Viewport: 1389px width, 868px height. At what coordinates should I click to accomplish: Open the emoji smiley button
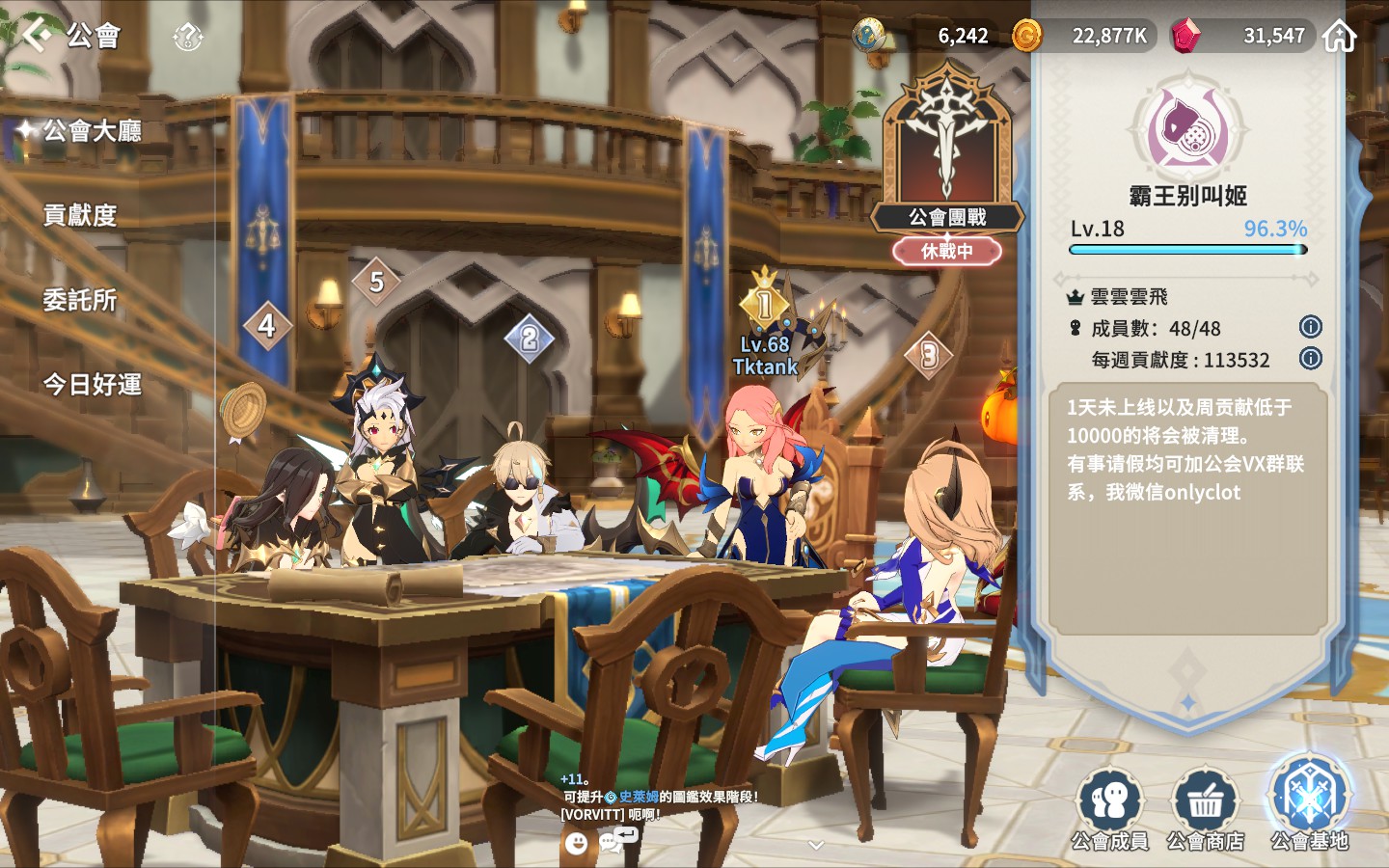pyautogui.click(x=576, y=844)
